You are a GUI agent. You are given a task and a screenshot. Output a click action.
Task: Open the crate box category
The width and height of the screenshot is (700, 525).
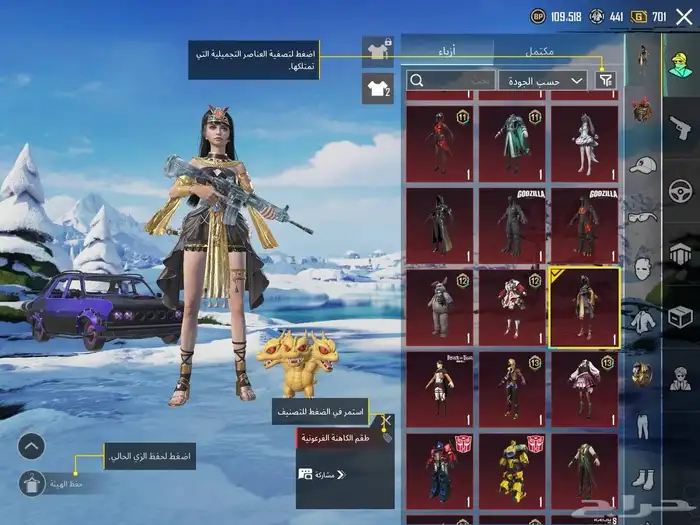click(x=680, y=317)
